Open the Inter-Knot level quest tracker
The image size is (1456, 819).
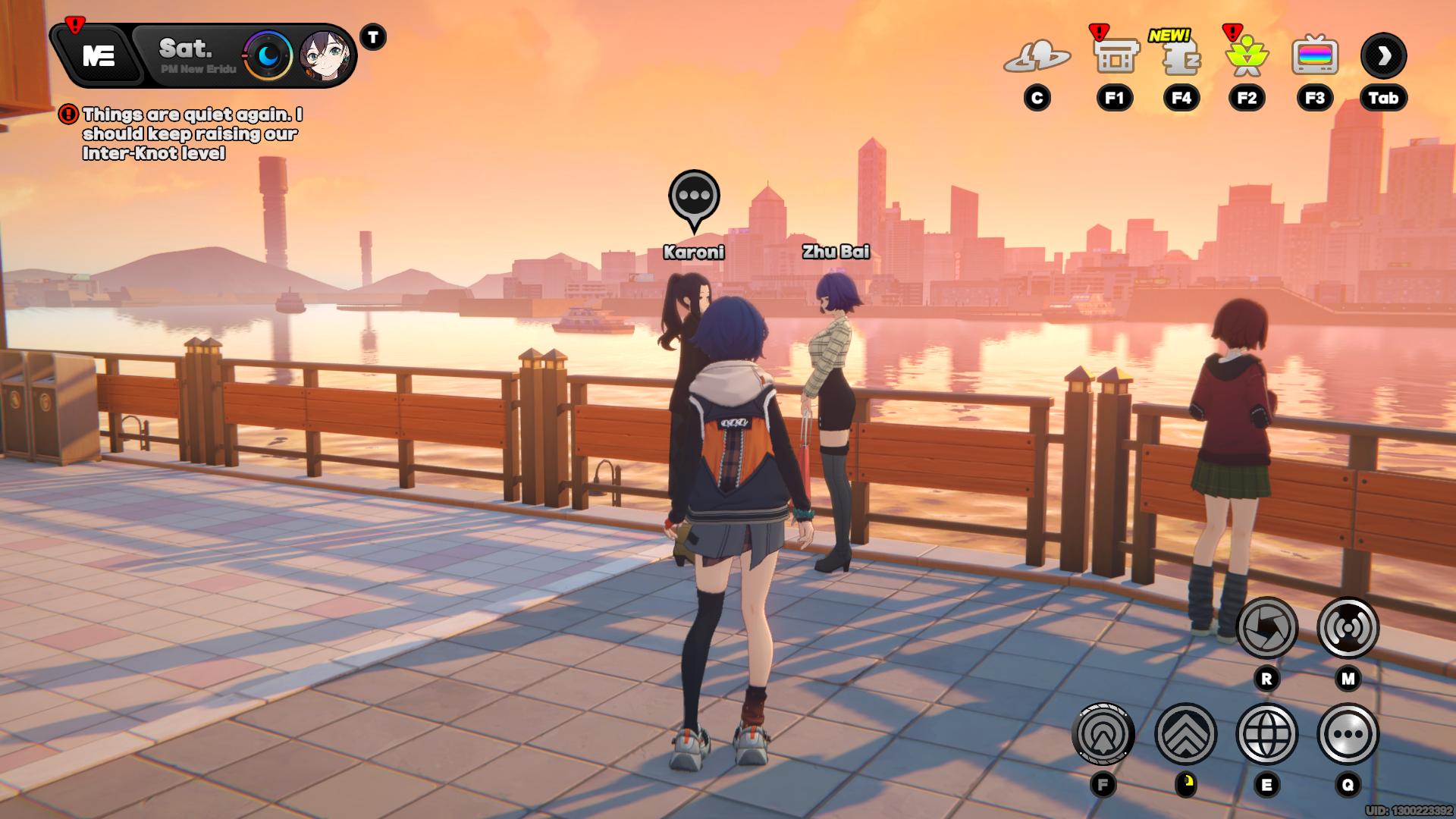[191, 134]
